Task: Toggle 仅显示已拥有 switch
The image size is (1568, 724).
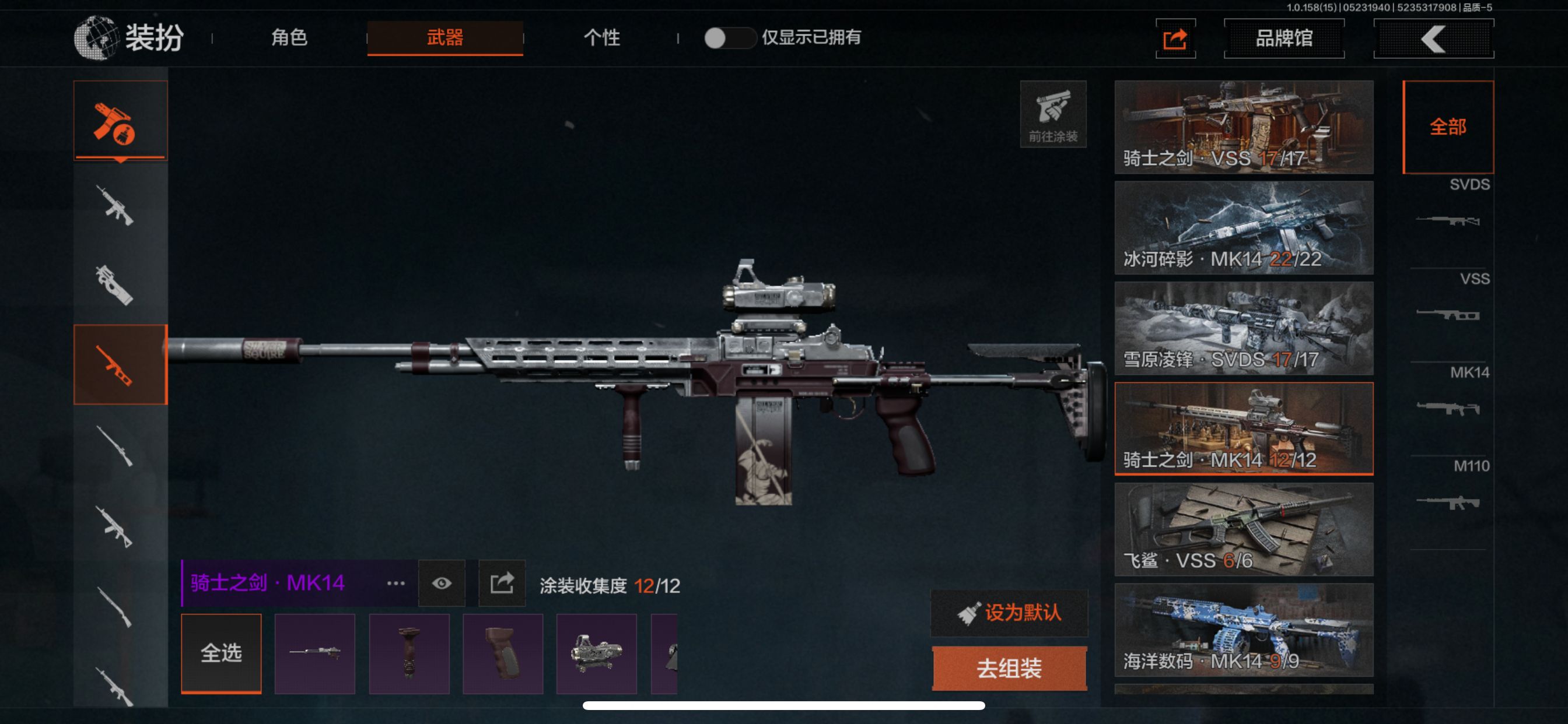Action: coord(728,38)
